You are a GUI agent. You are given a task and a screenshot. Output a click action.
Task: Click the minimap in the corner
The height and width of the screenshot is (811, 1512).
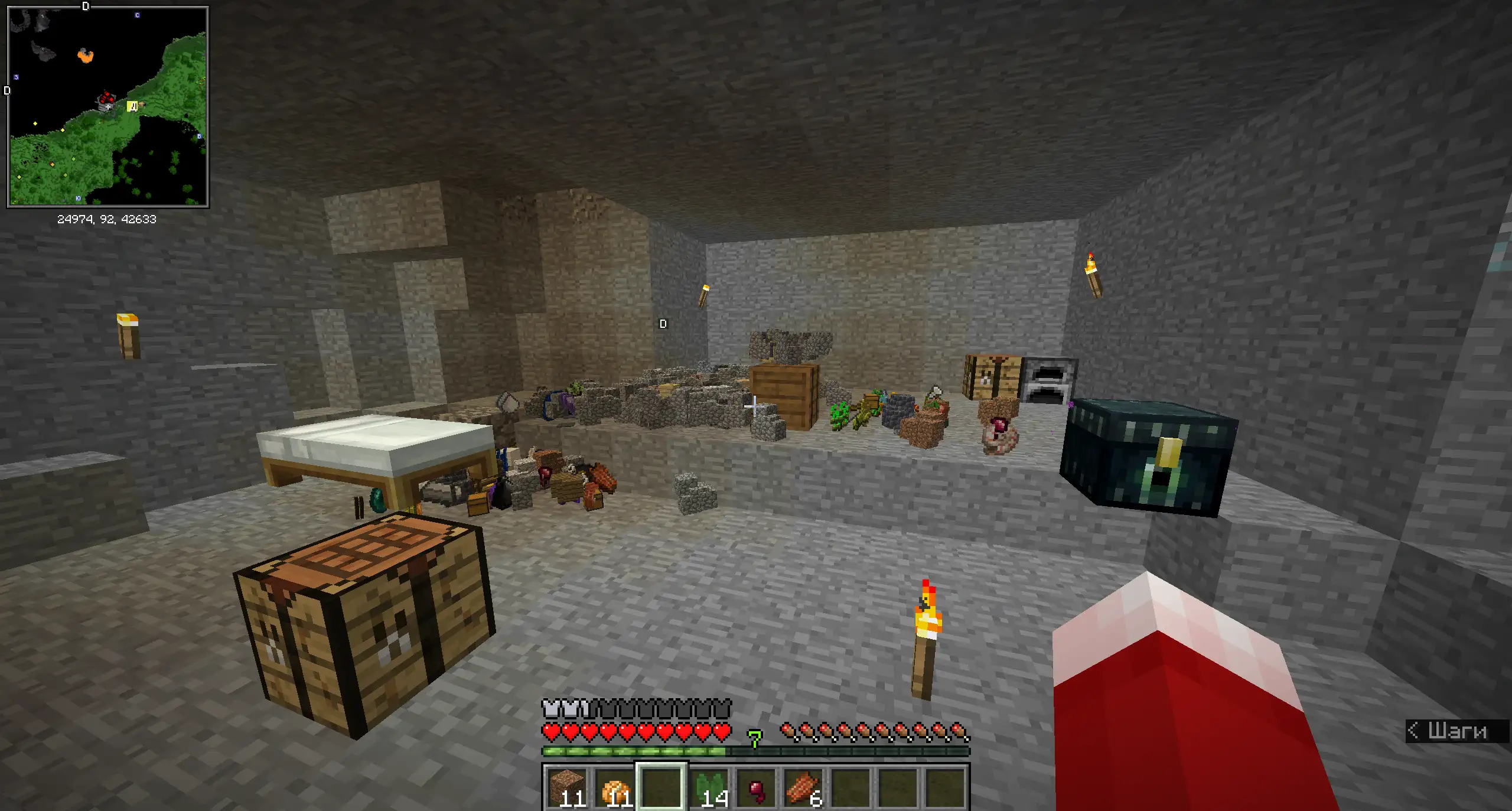click(x=107, y=106)
